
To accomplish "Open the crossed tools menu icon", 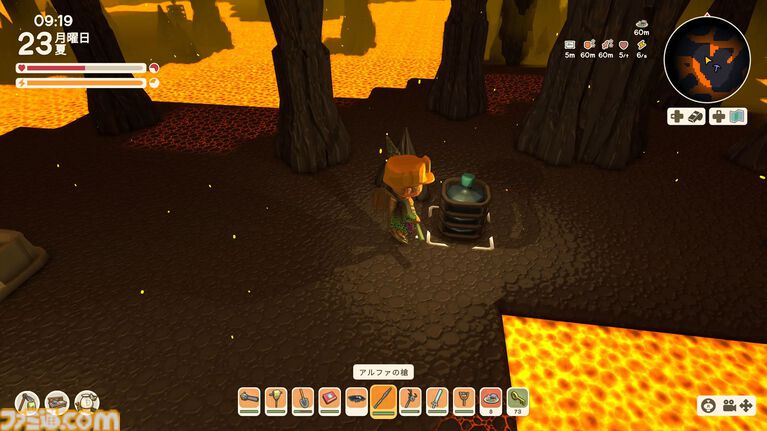I will tap(28, 403).
